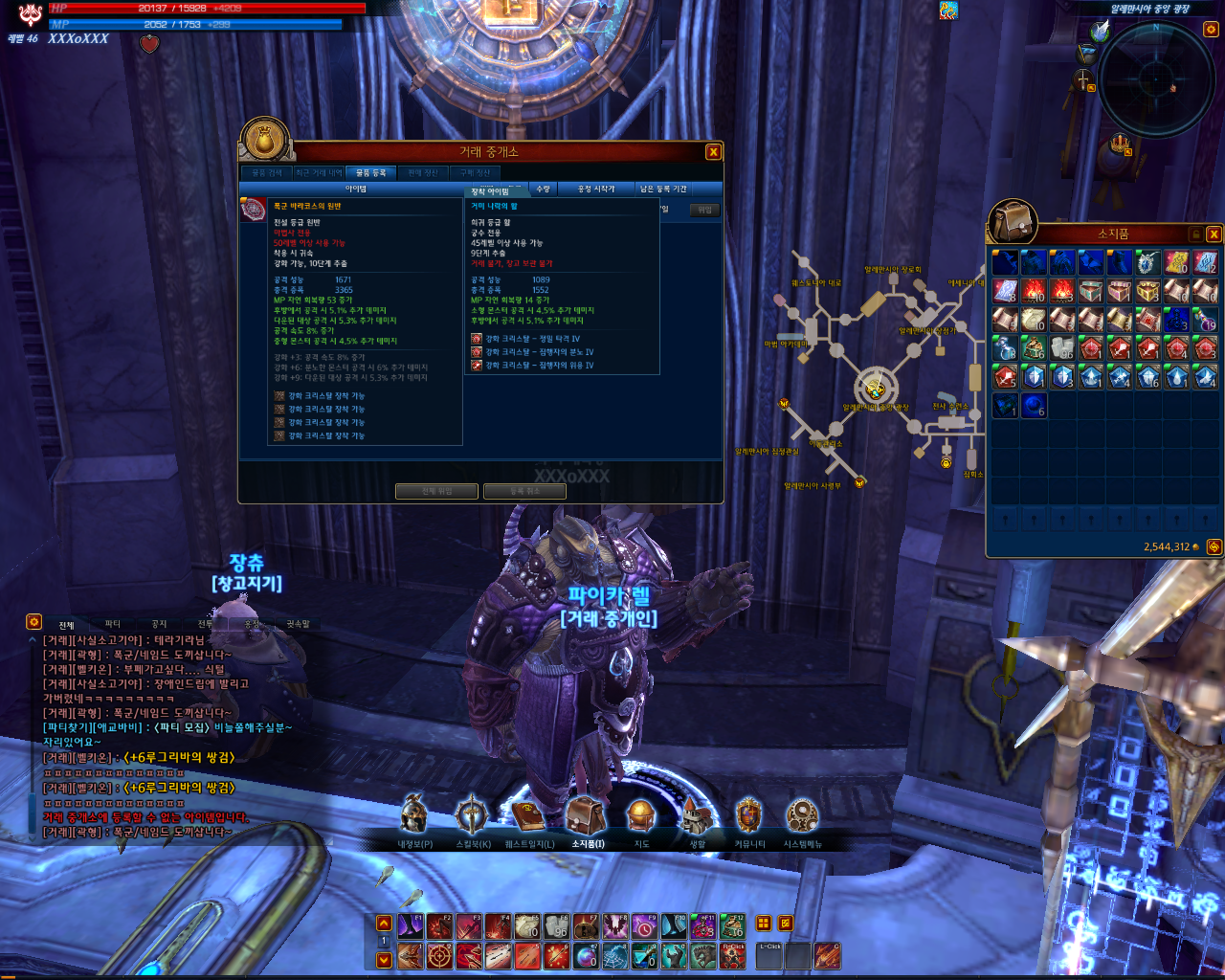Click the hotbar page up arrow
Image resolution: width=1225 pixels, height=980 pixels.
384,924
